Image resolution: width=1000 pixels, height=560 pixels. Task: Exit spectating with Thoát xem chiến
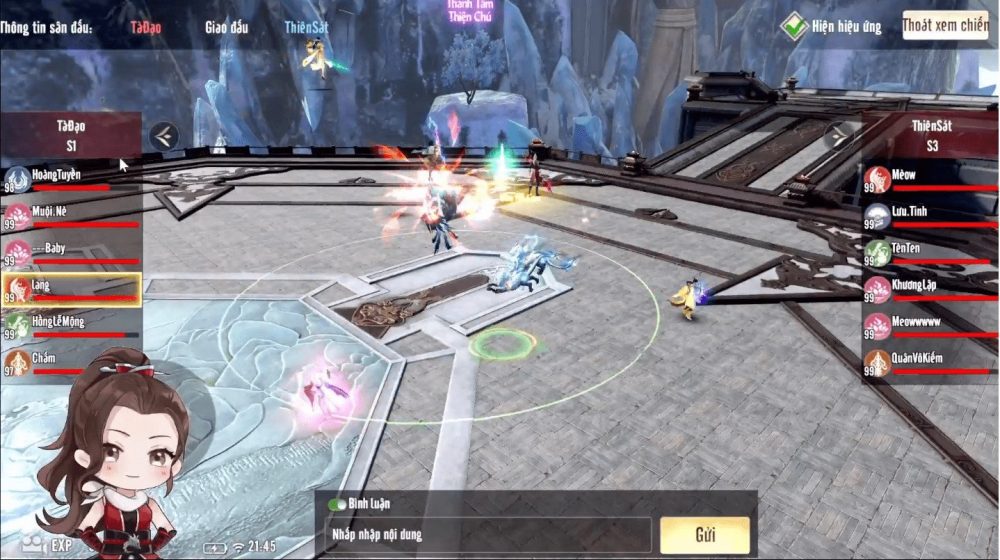[x=945, y=25]
